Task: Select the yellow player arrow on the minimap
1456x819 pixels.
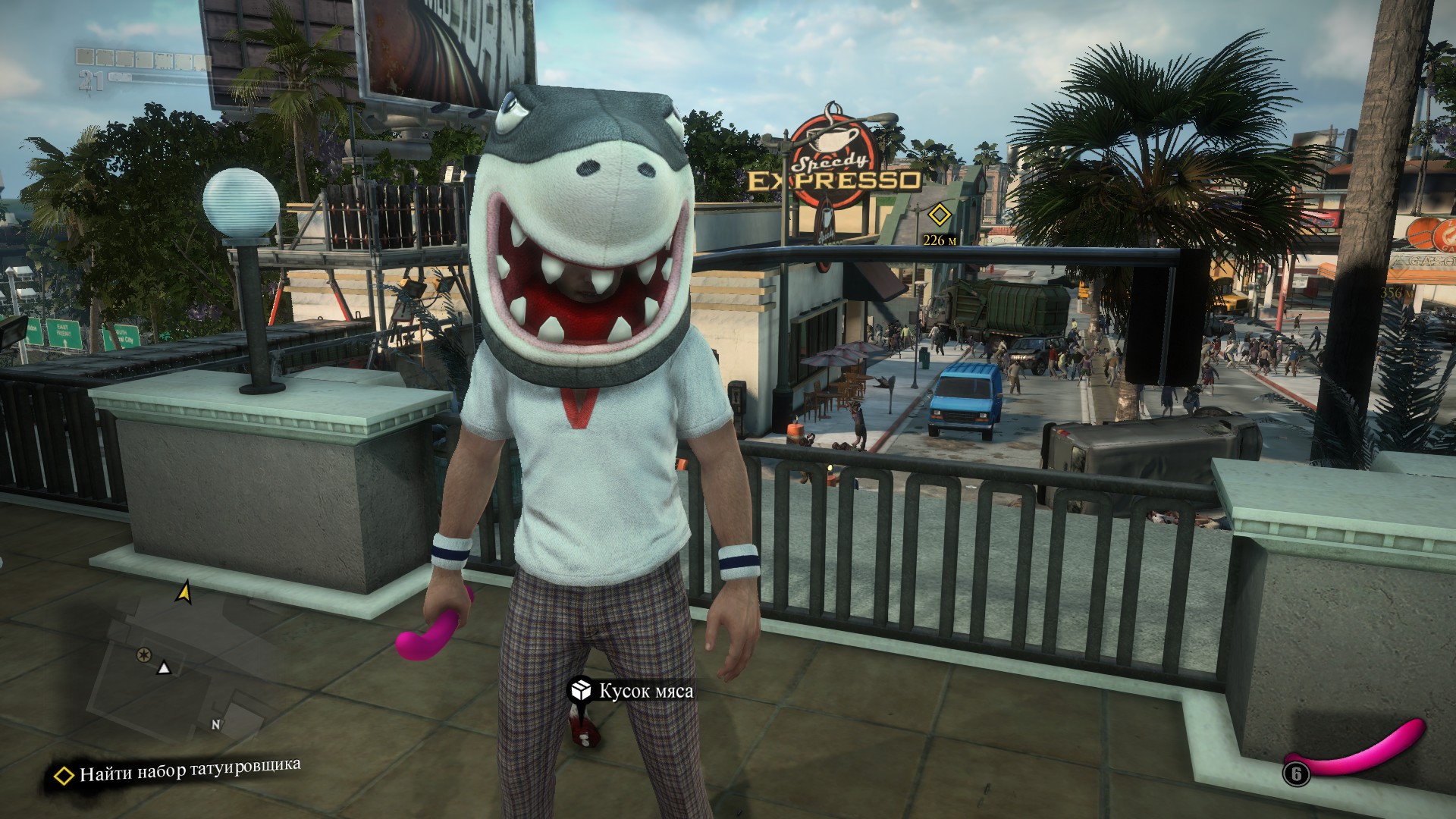Action: tap(184, 591)
